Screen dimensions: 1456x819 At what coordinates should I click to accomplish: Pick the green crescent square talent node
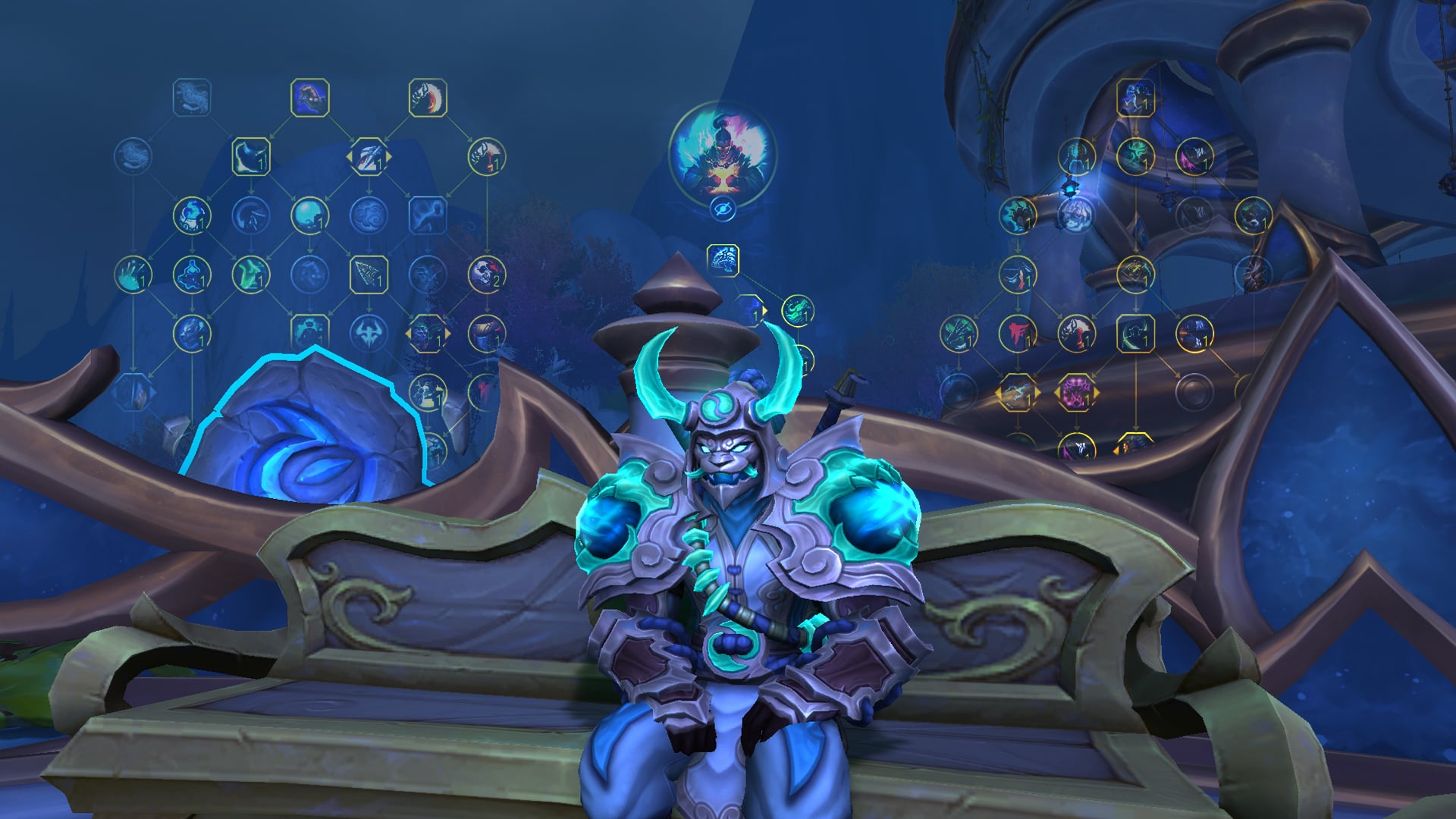pyautogui.click(x=1135, y=333)
